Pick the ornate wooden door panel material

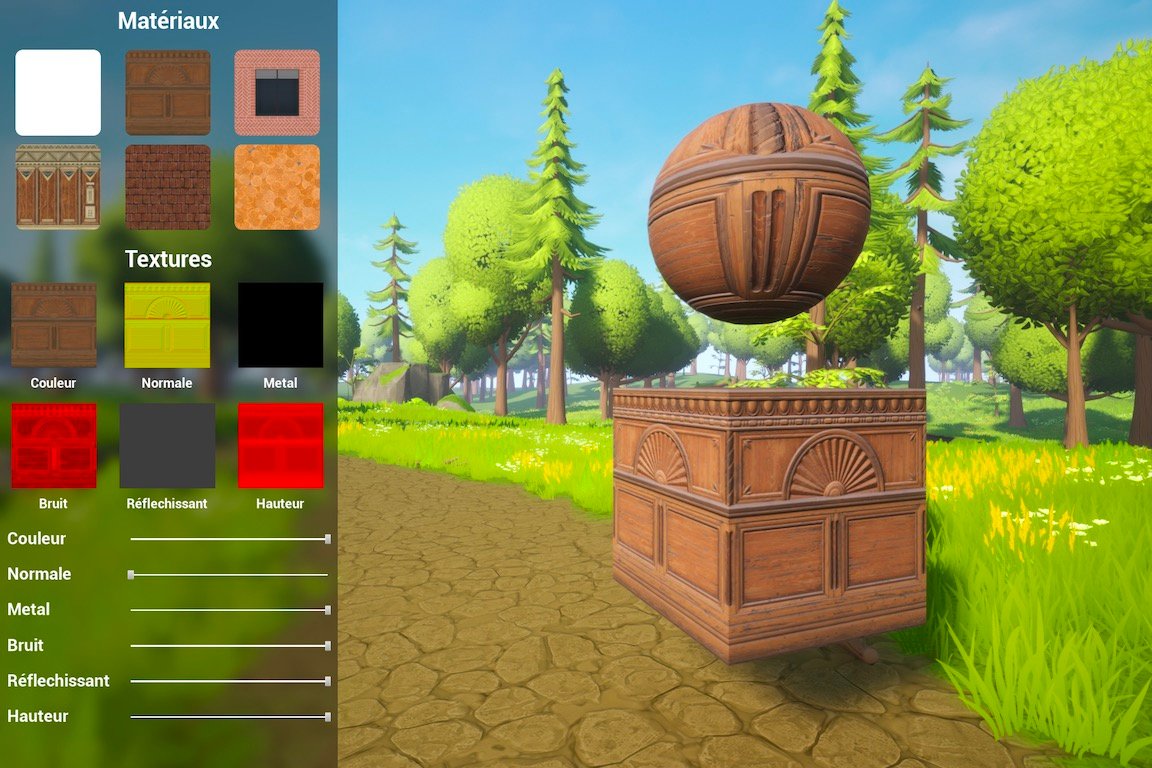pyautogui.click(x=58, y=187)
